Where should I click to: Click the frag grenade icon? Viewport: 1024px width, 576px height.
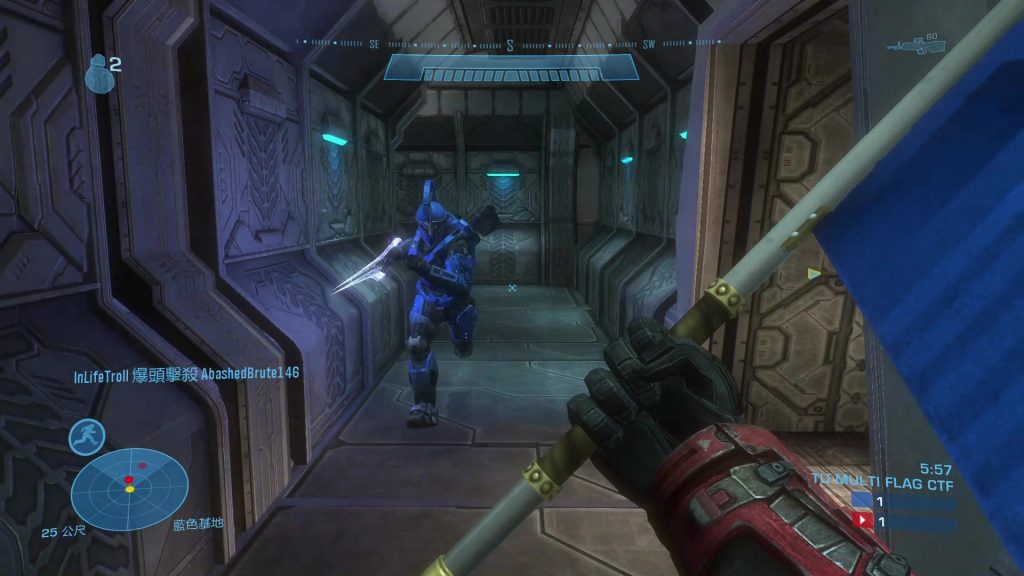coord(97,74)
